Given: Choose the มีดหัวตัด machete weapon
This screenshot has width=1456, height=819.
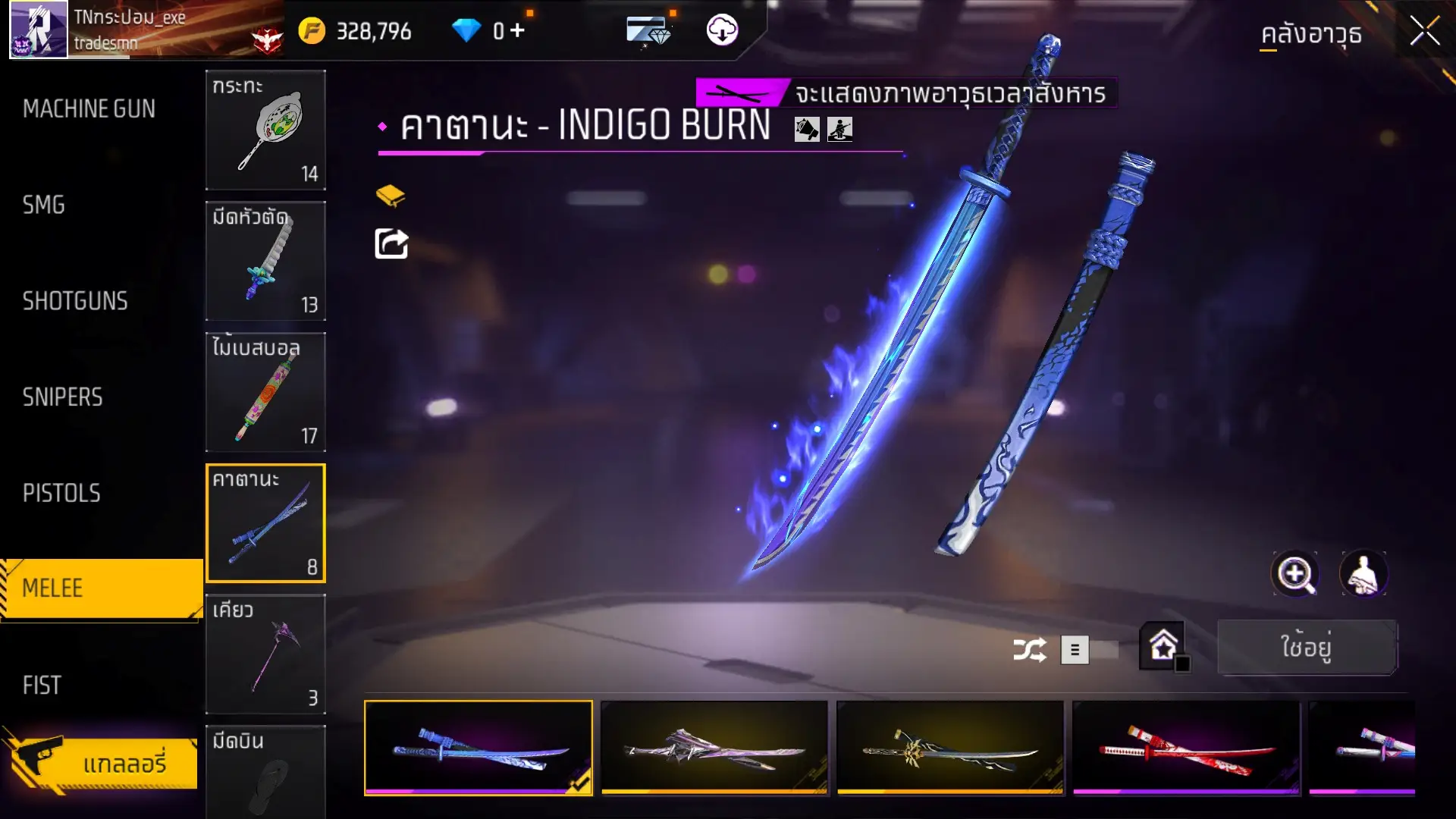Looking at the screenshot, I should tap(265, 261).
